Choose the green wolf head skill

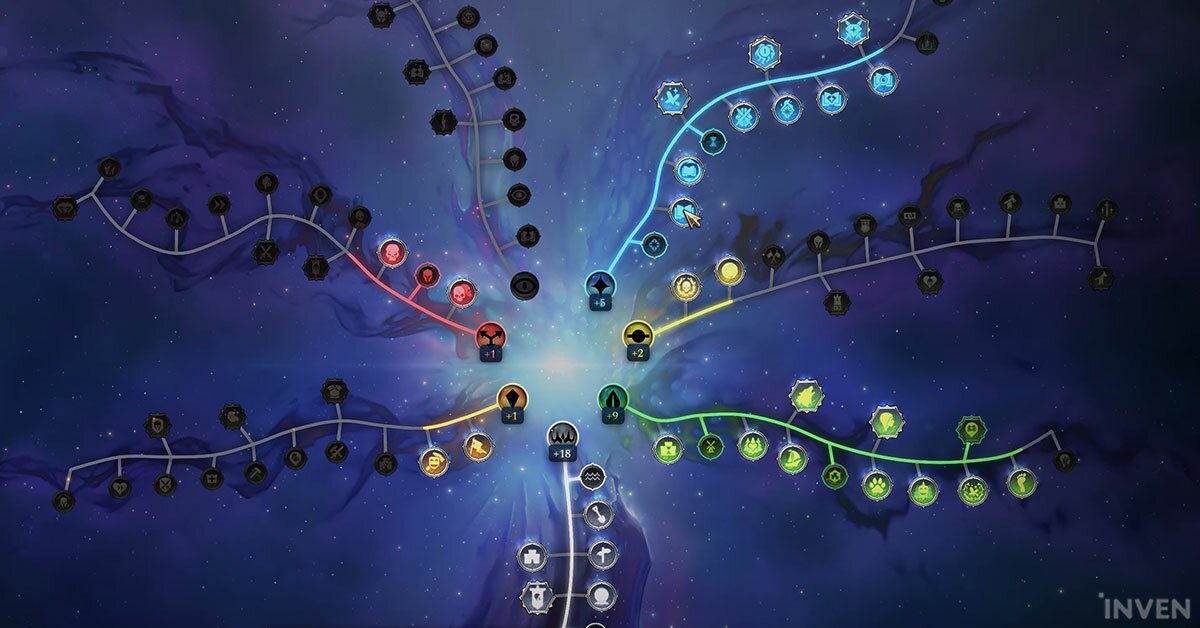805,398
